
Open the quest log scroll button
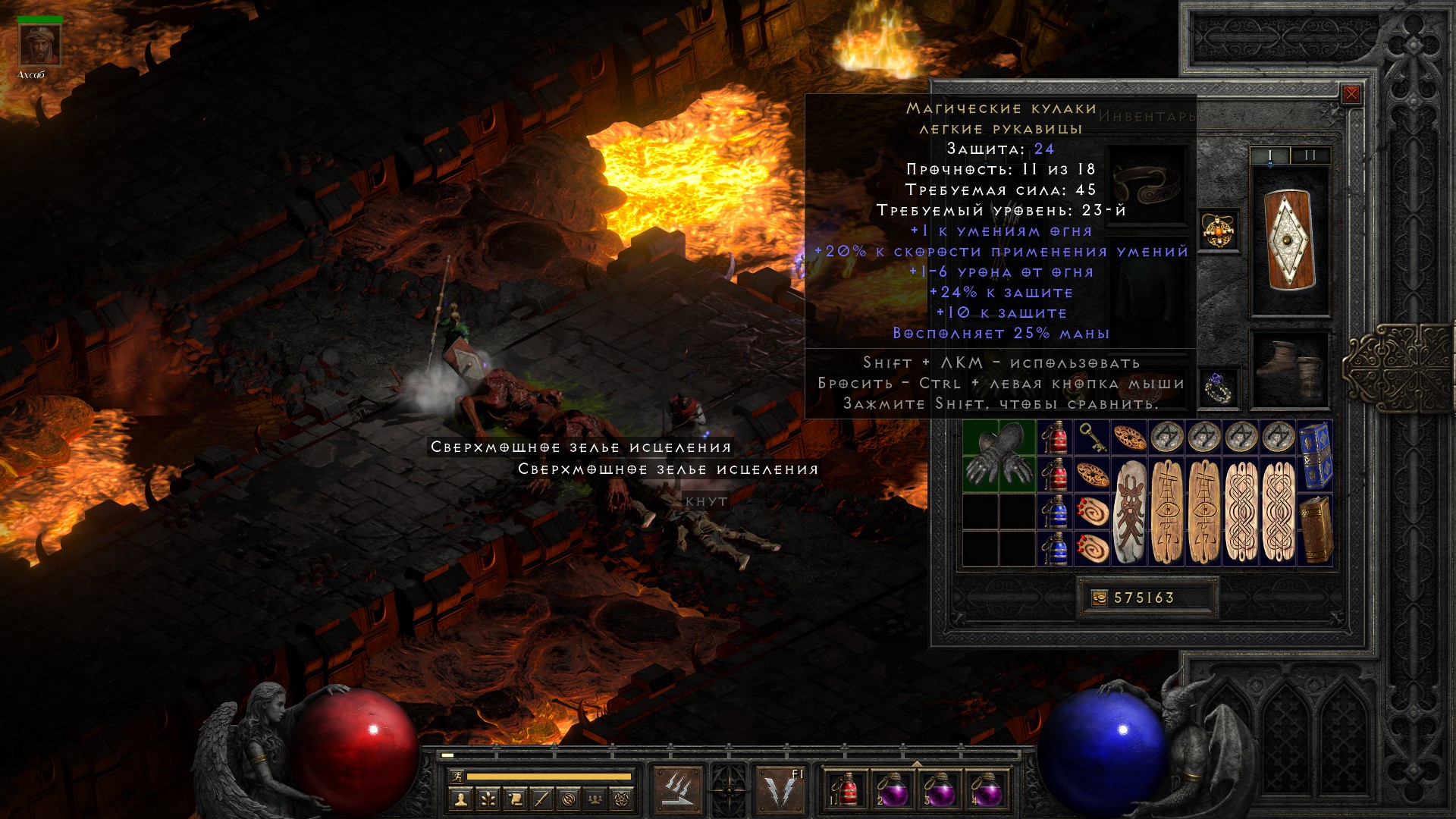(514, 799)
